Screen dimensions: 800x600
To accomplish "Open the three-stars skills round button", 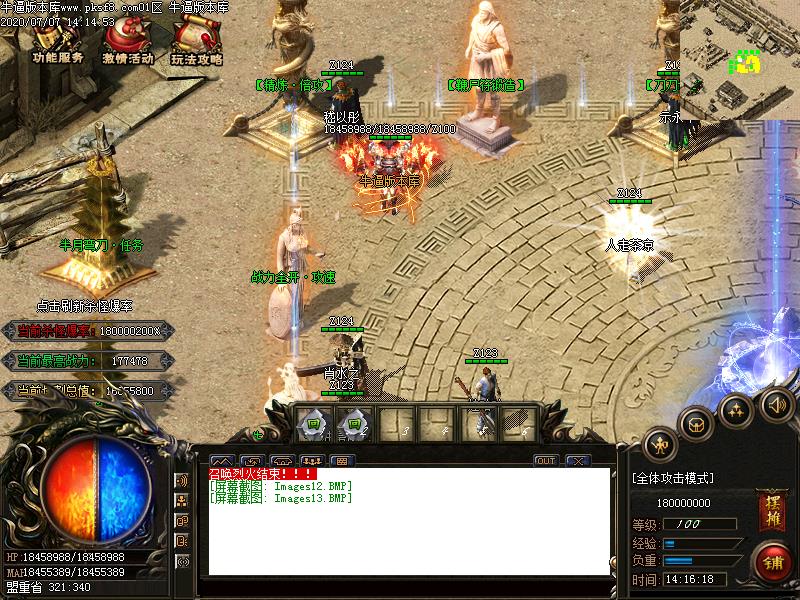I will click(x=736, y=409).
